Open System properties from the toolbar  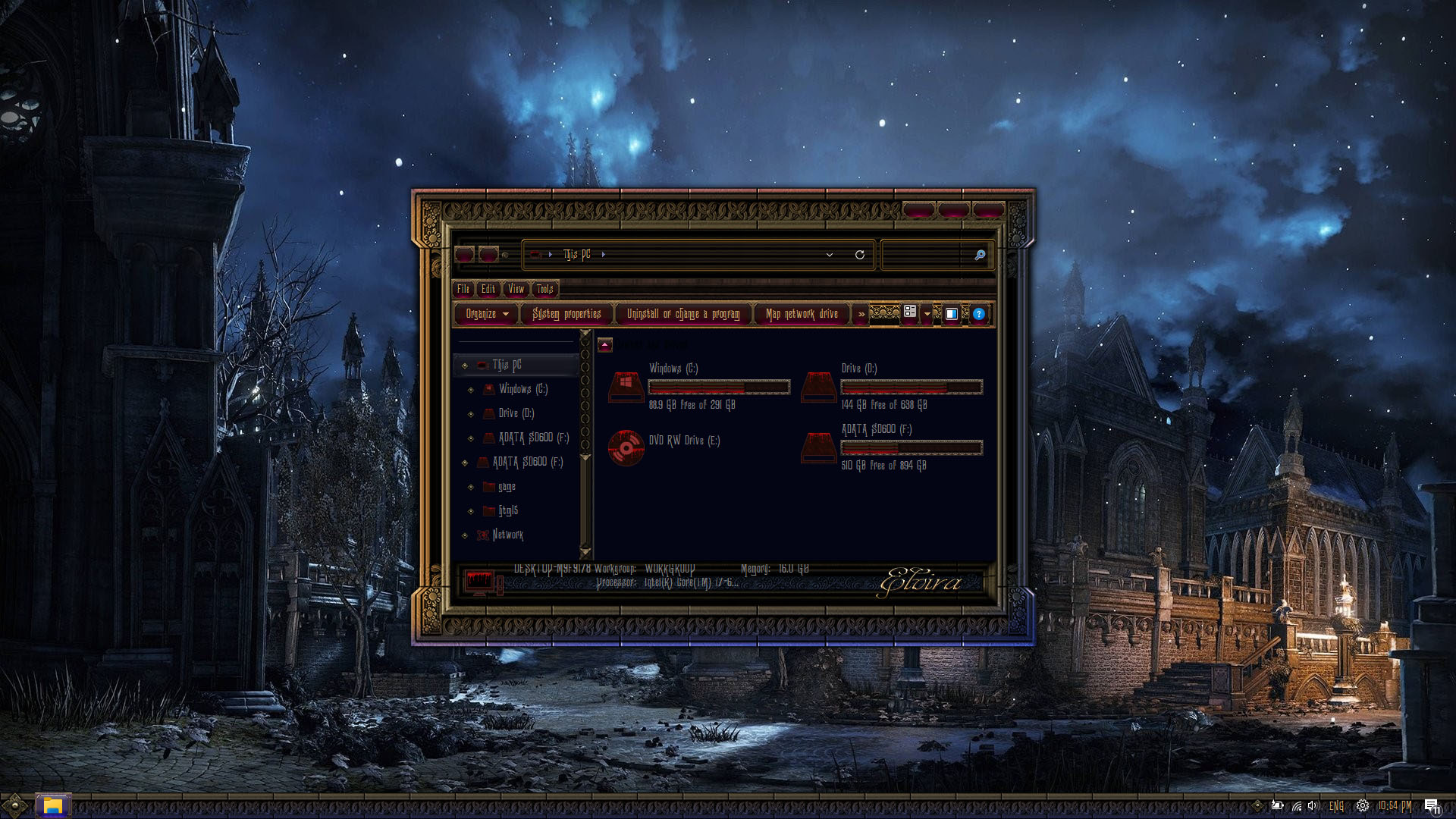[x=566, y=314]
